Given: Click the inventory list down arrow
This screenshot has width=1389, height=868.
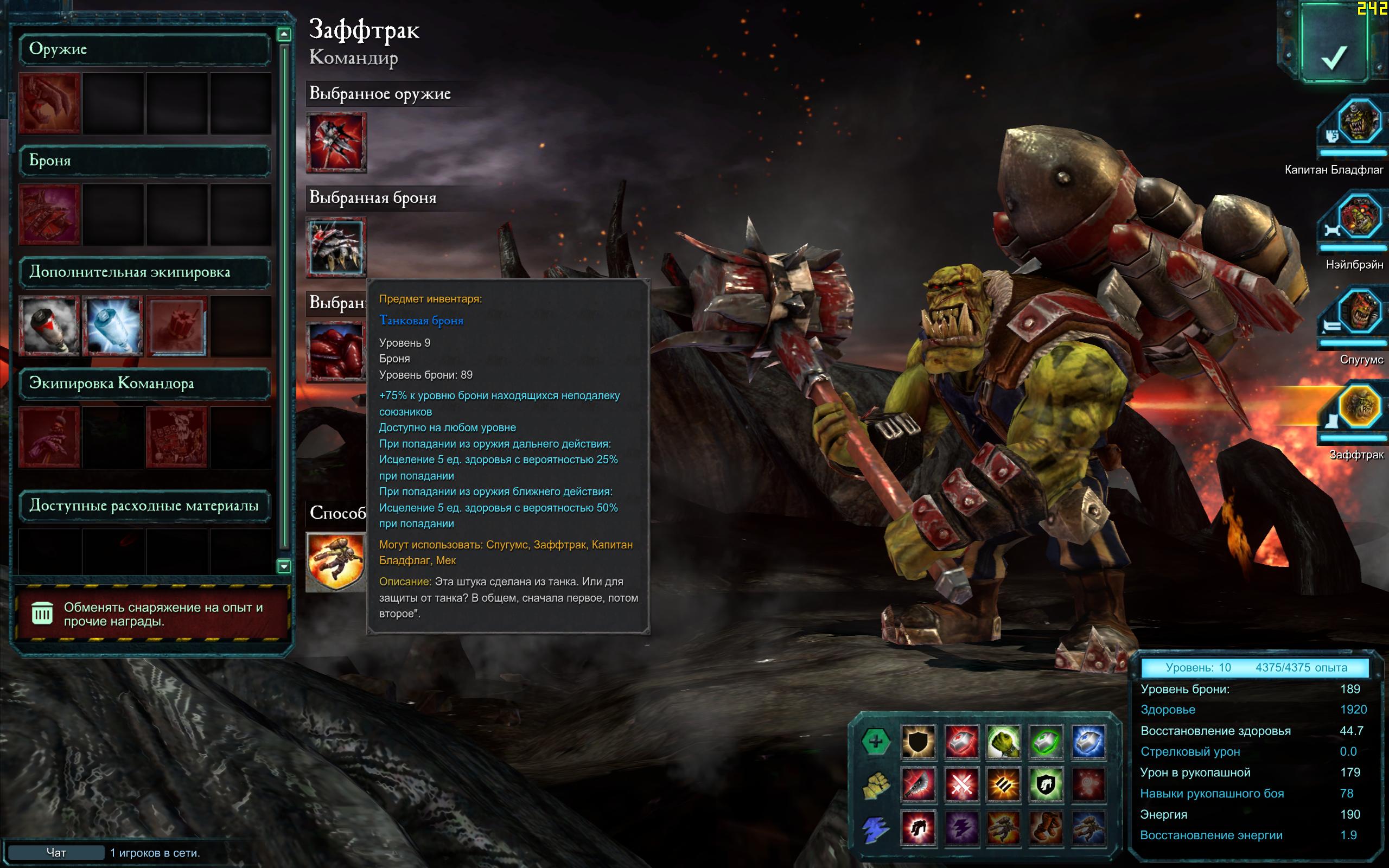Looking at the screenshot, I should point(284,566).
